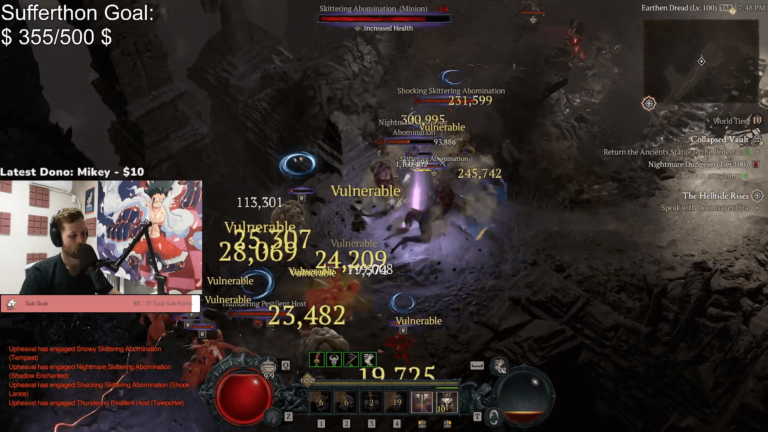The width and height of the screenshot is (768, 432).
Task: Select The Helltide Rises quest entry
Action: [715, 196]
